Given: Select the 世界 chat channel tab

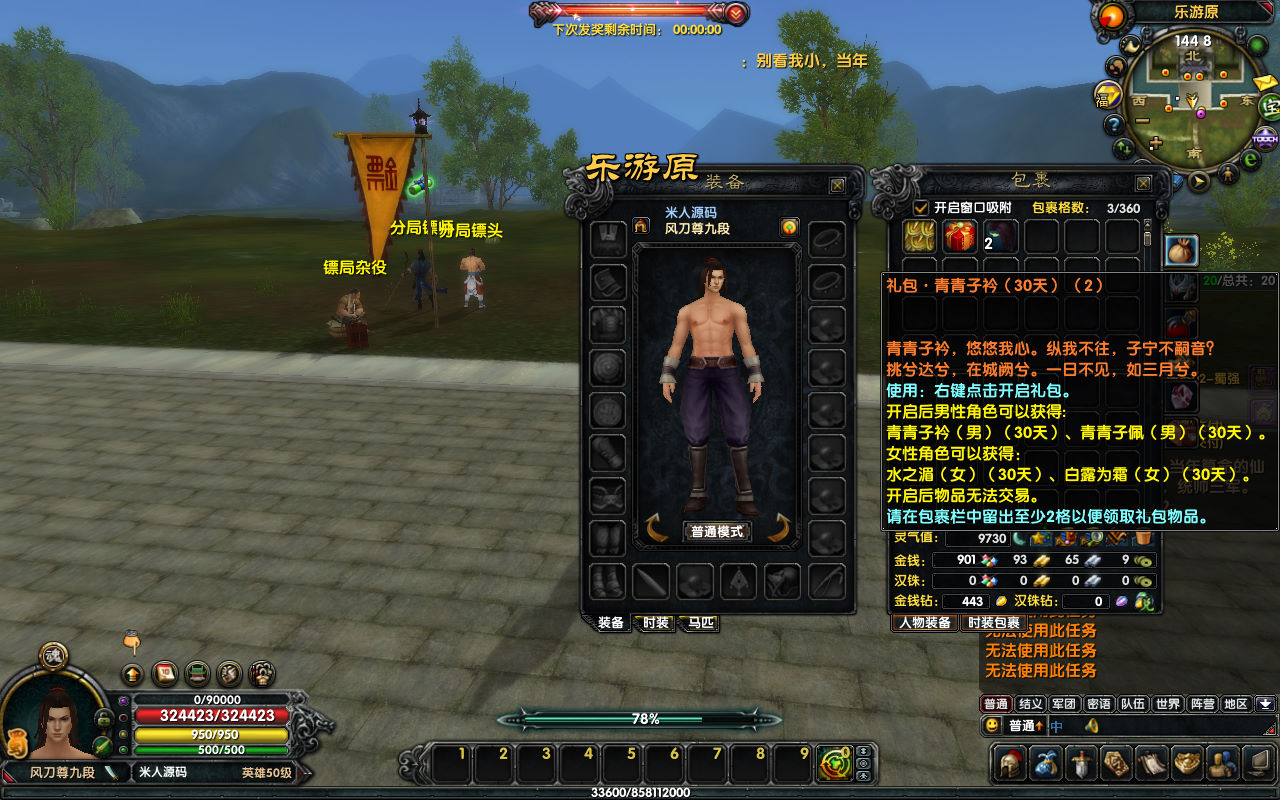Looking at the screenshot, I should click(x=1167, y=704).
